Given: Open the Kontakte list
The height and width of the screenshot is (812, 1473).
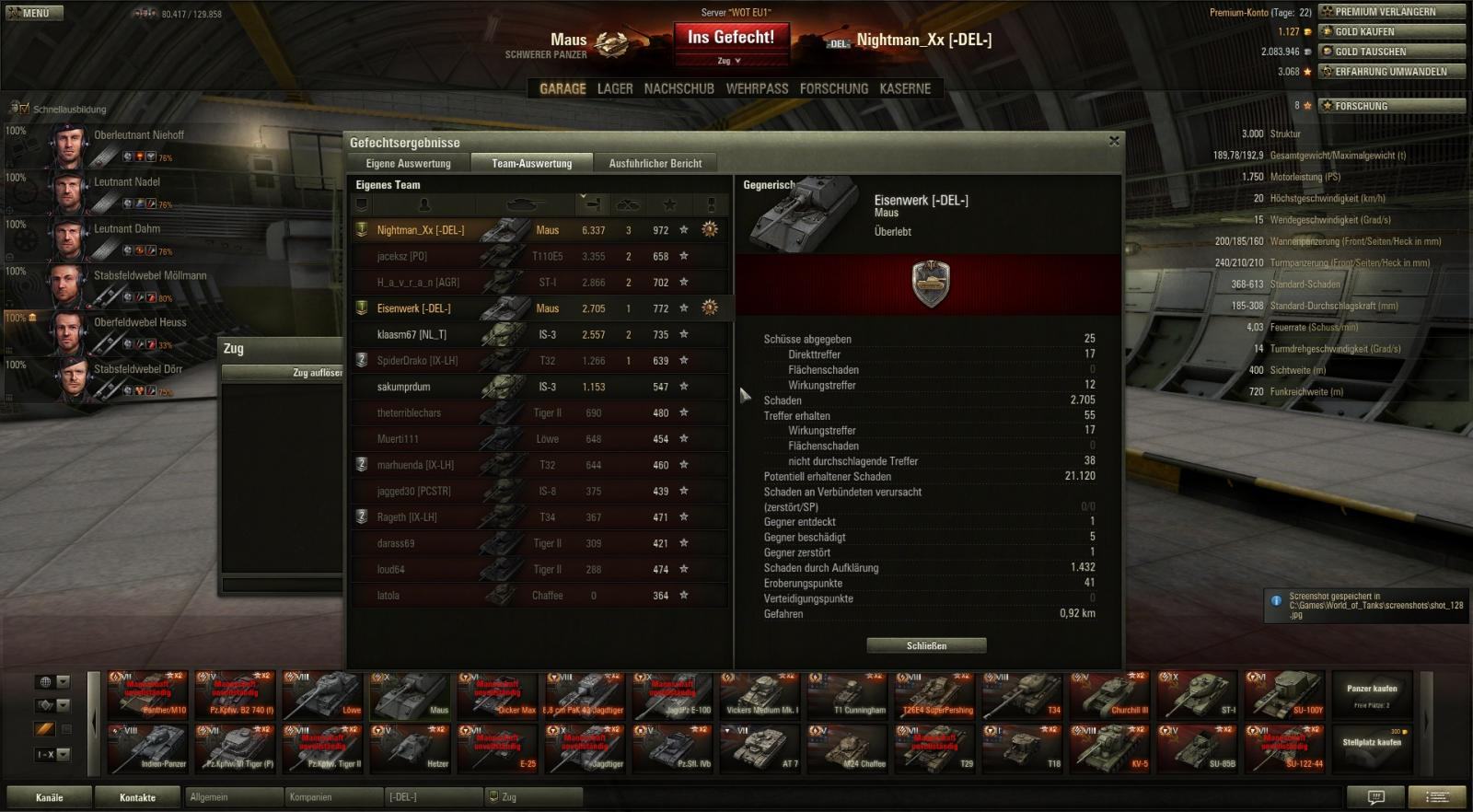Looking at the screenshot, I should pos(137,797).
